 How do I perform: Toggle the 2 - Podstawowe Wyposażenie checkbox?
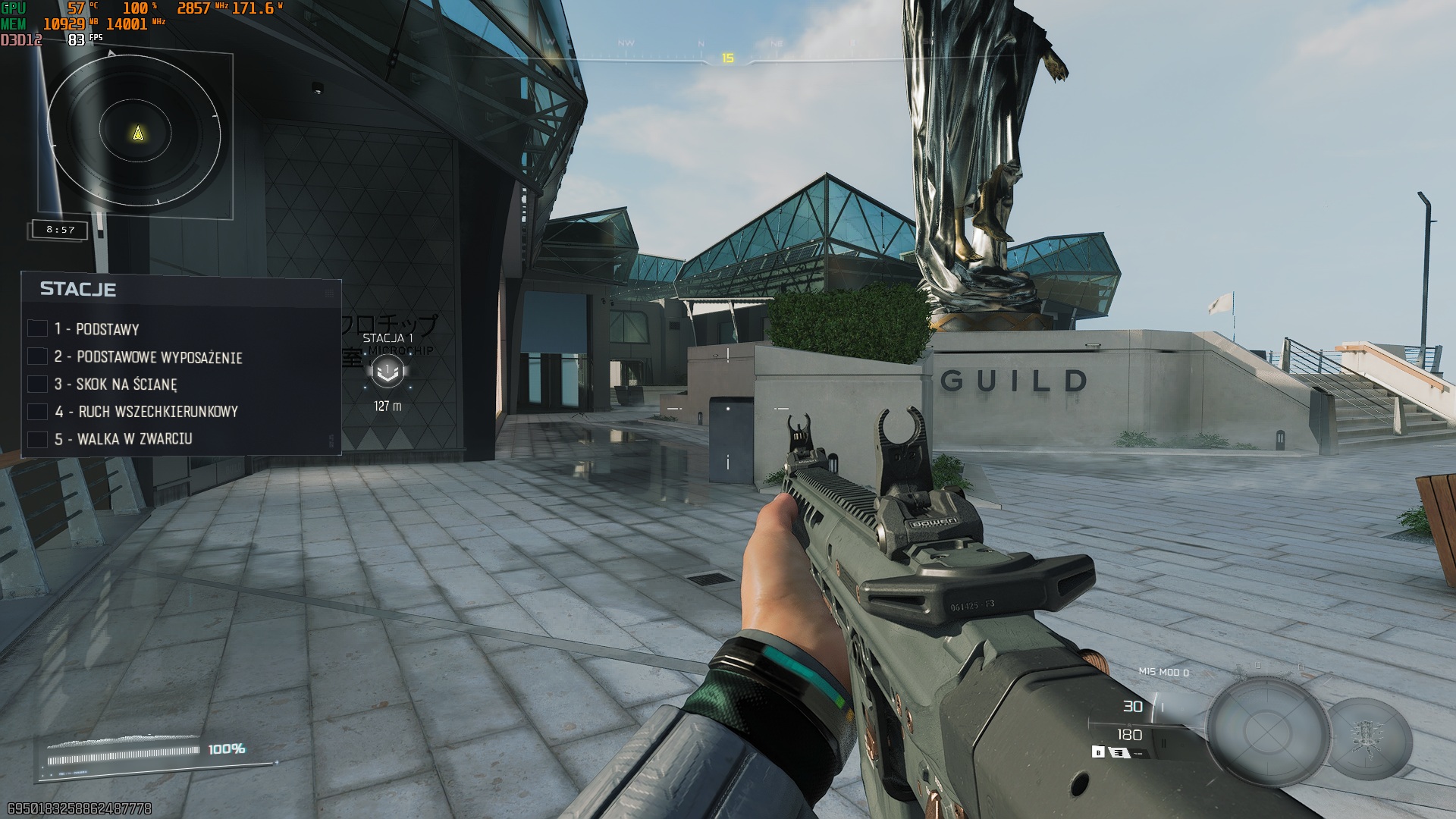pyautogui.click(x=37, y=356)
